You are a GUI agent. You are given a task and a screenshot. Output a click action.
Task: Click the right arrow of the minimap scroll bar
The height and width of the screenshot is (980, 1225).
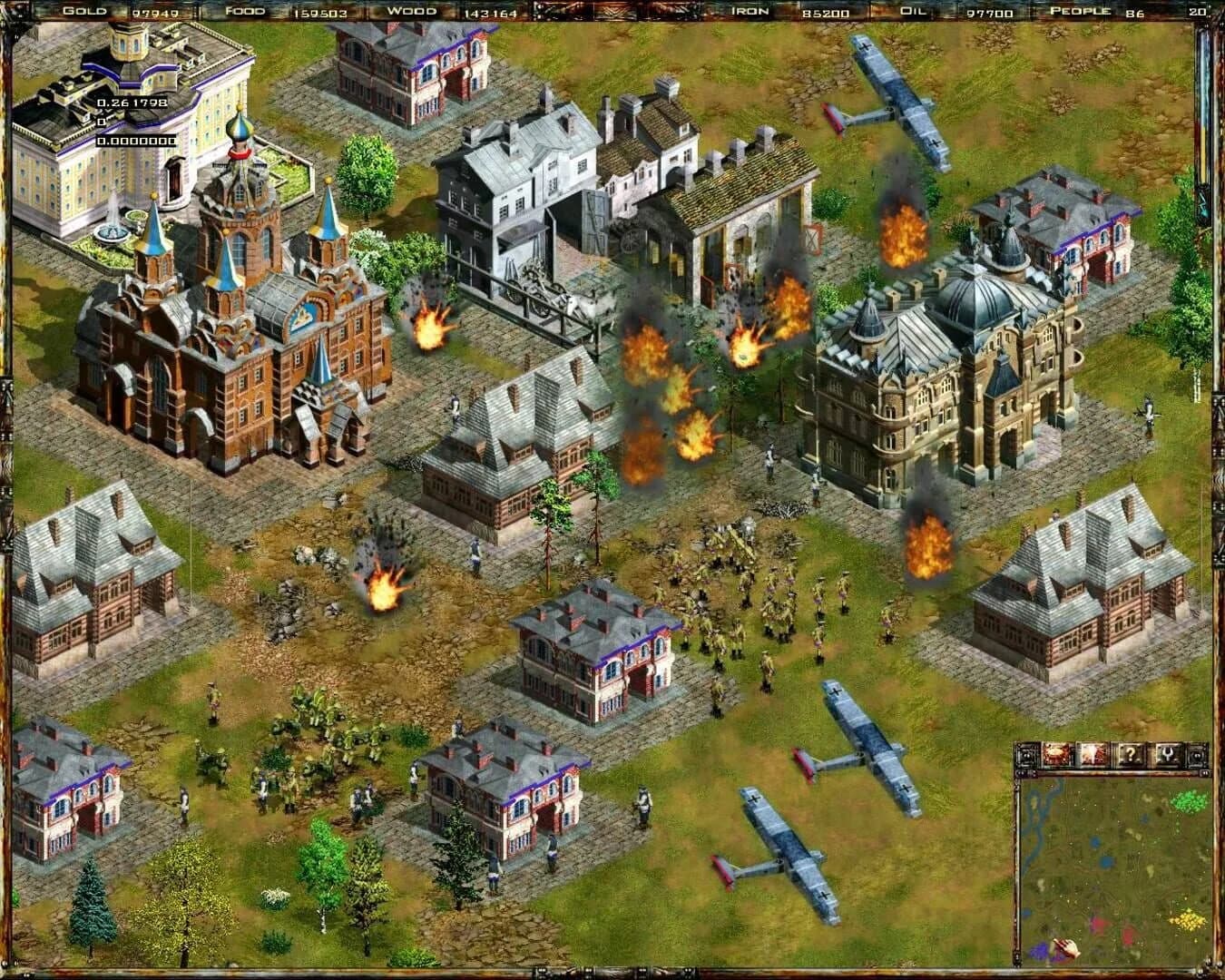(x=1205, y=772)
